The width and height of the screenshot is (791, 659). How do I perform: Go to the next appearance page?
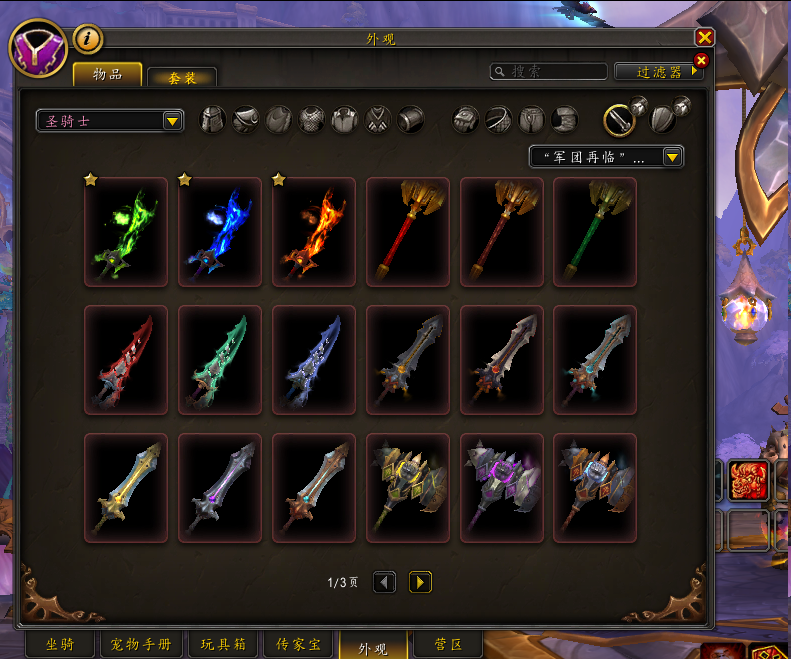point(420,582)
